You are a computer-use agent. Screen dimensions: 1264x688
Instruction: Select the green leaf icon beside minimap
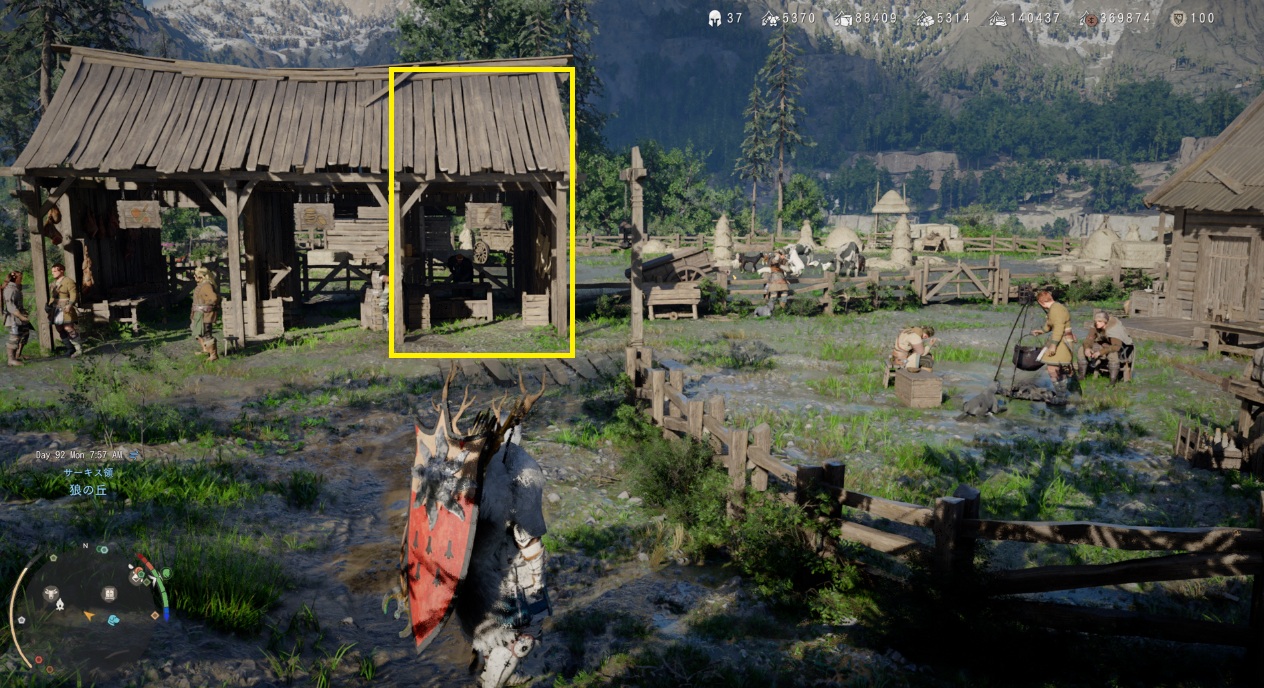166,573
